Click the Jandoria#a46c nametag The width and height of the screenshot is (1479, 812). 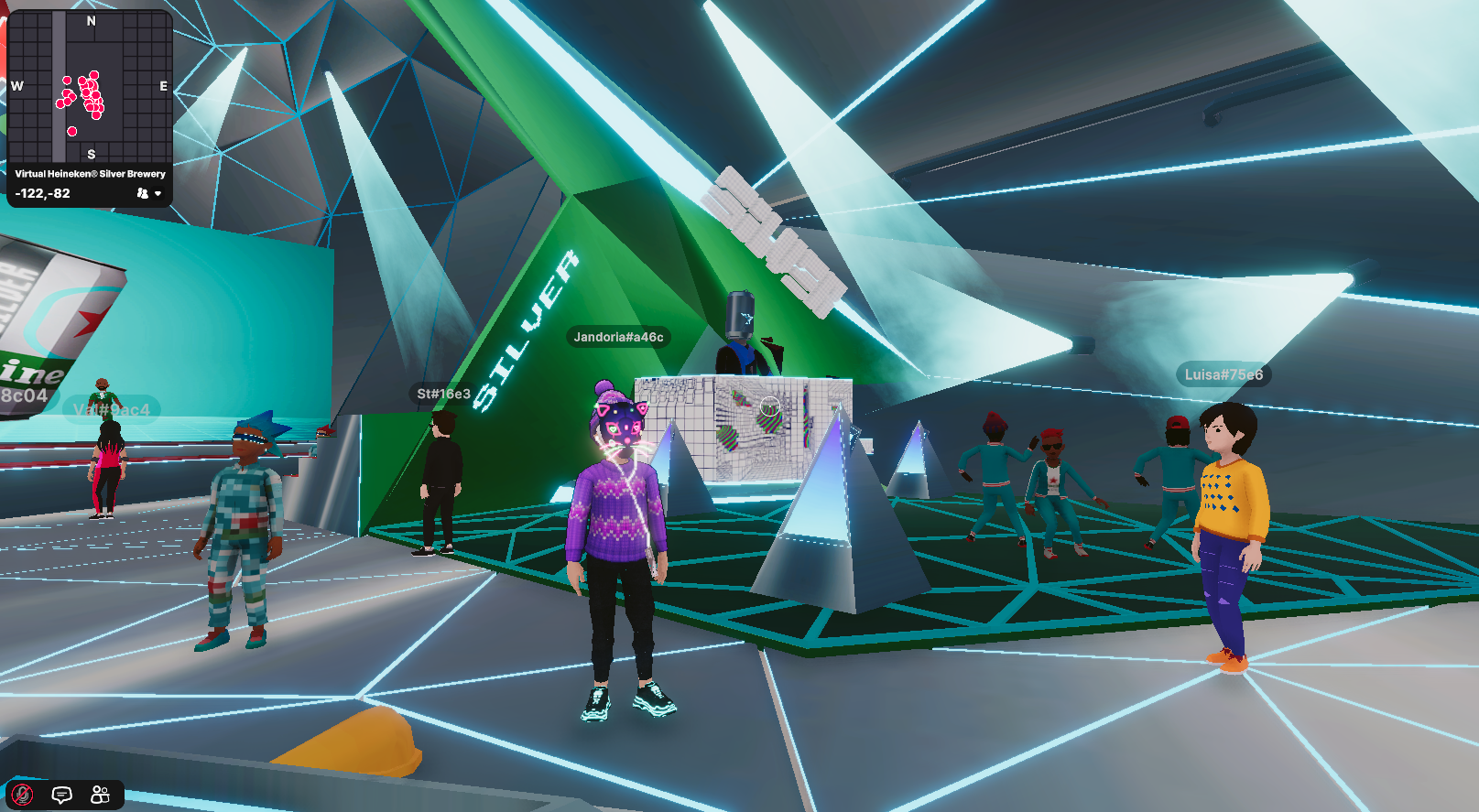click(x=619, y=336)
